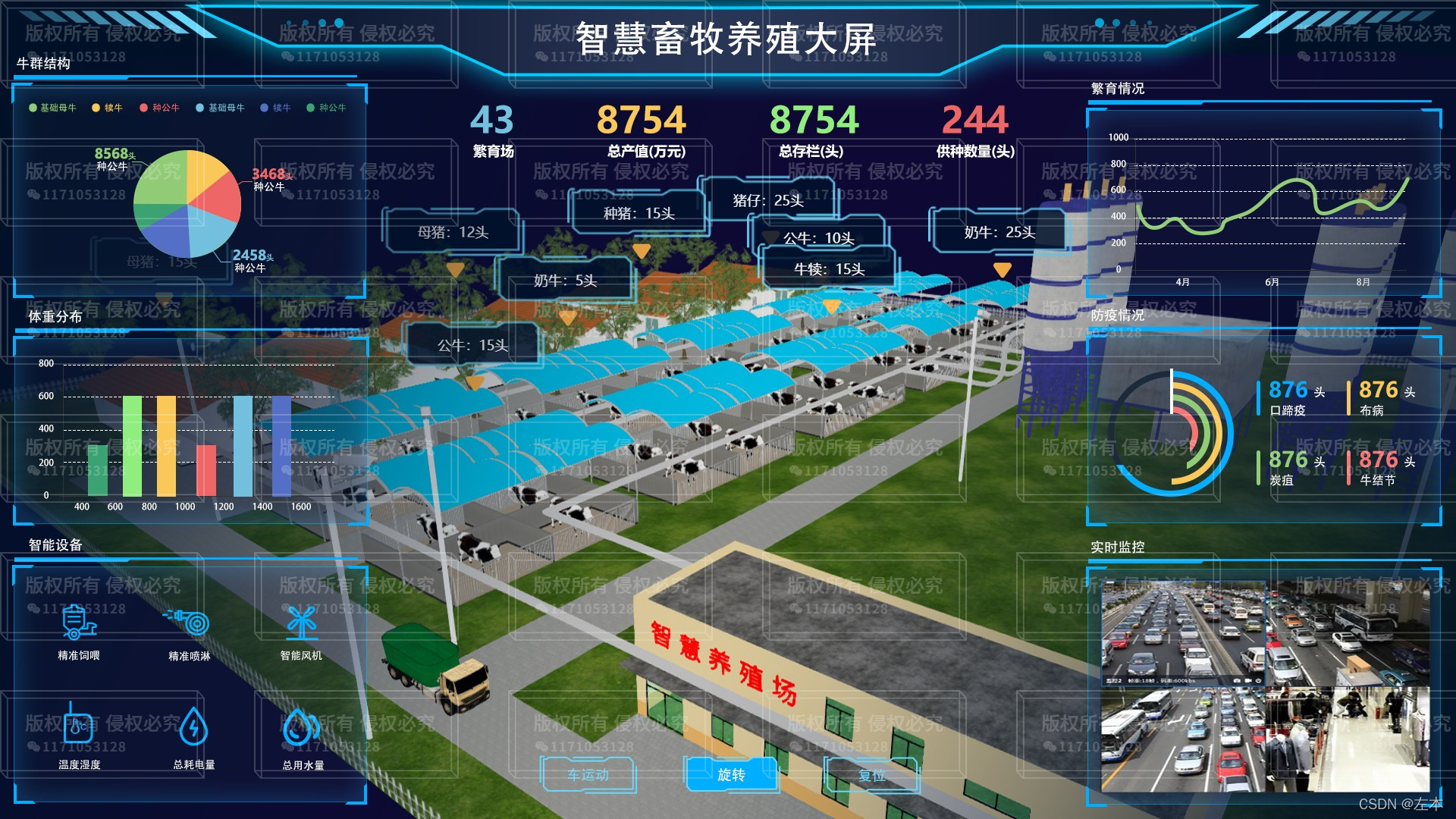Click the 公牛: 15头 map label

[472, 344]
